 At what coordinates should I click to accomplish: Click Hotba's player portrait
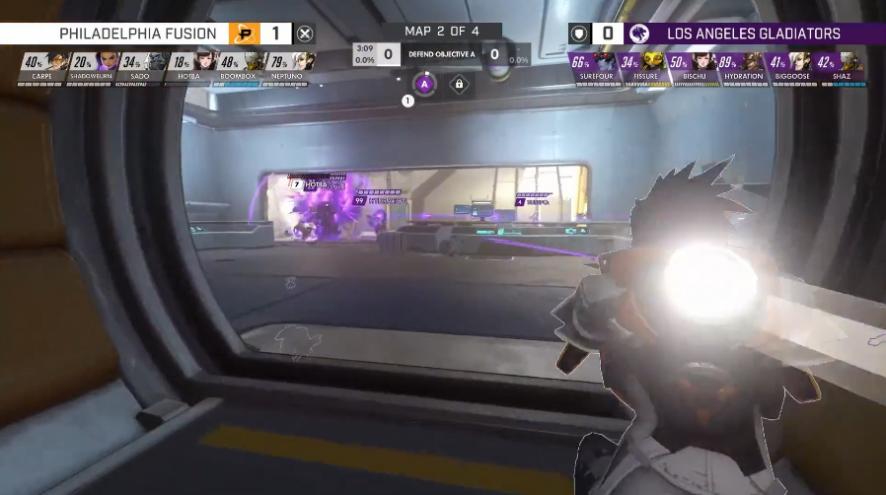pyautogui.click(x=206, y=62)
